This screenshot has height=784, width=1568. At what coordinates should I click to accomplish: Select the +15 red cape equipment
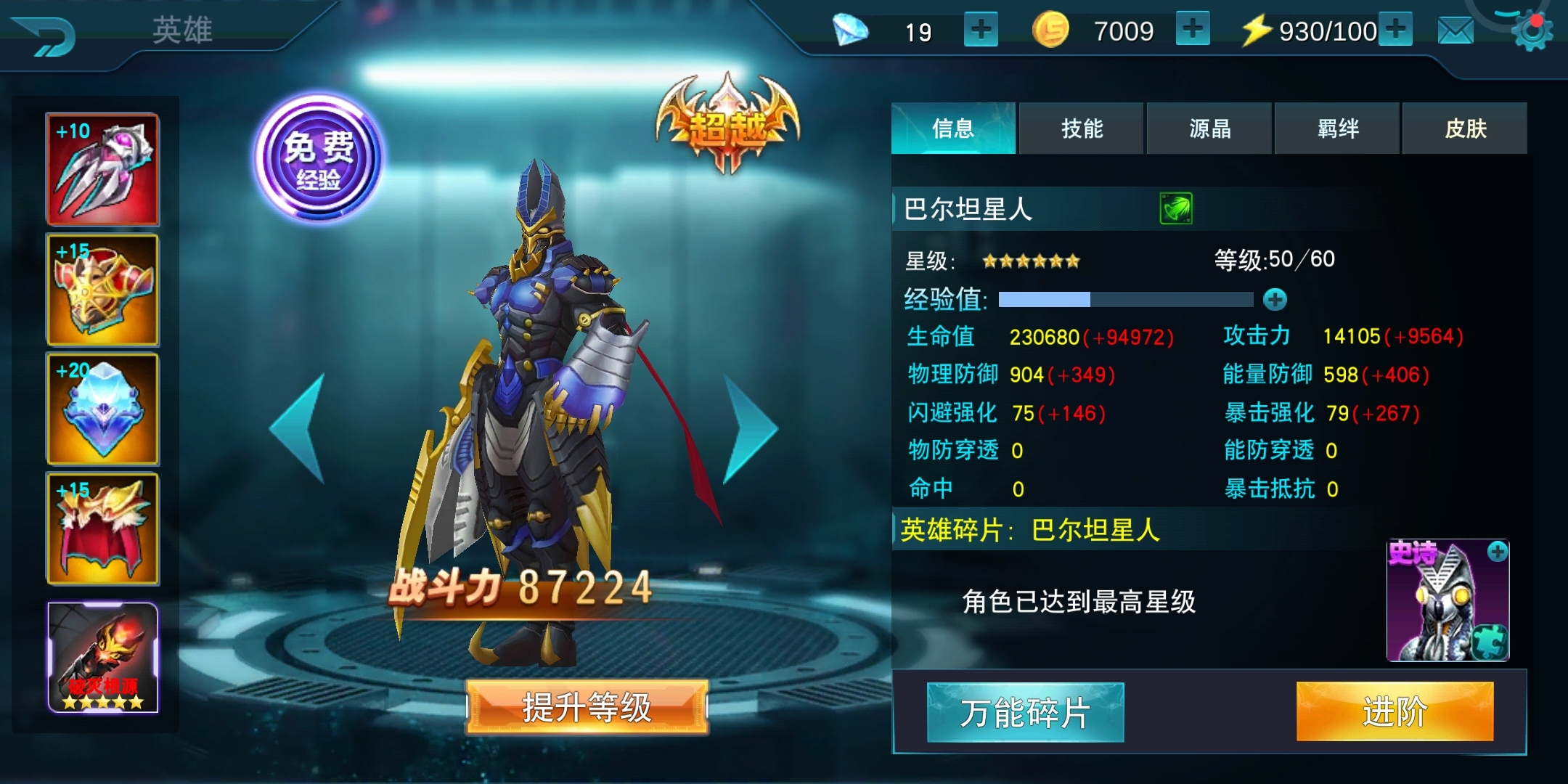point(104,529)
